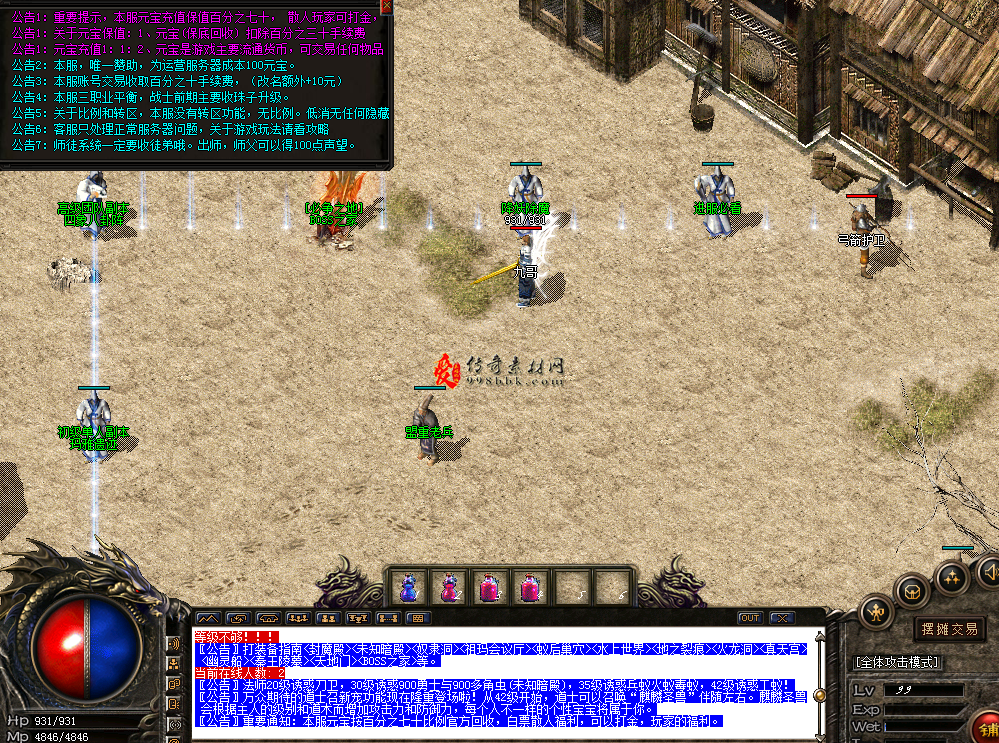Click the OUT button on chat bar
This screenshot has height=743, width=999.
click(x=750, y=618)
